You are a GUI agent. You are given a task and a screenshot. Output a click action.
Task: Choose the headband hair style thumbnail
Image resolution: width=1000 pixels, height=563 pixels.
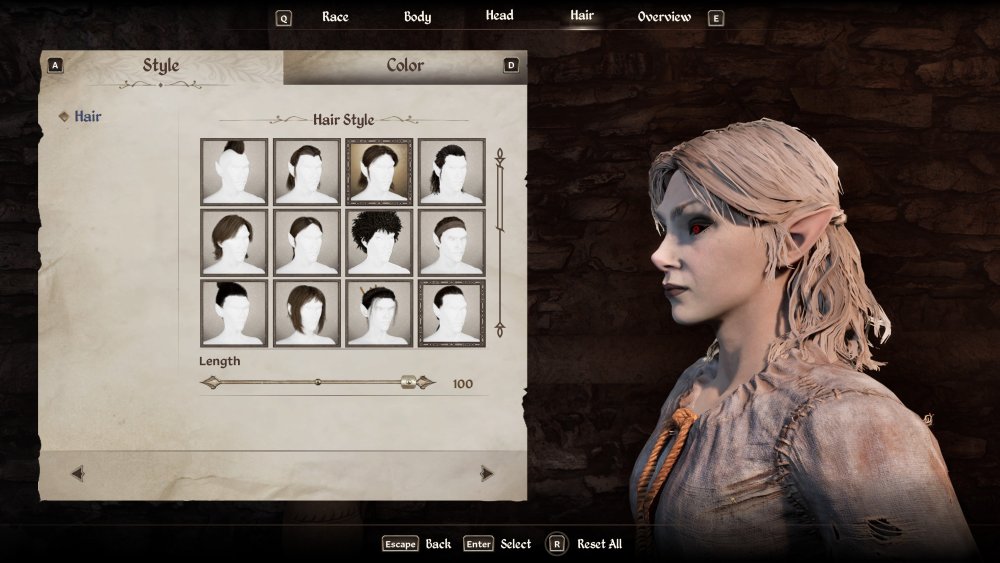pos(451,242)
